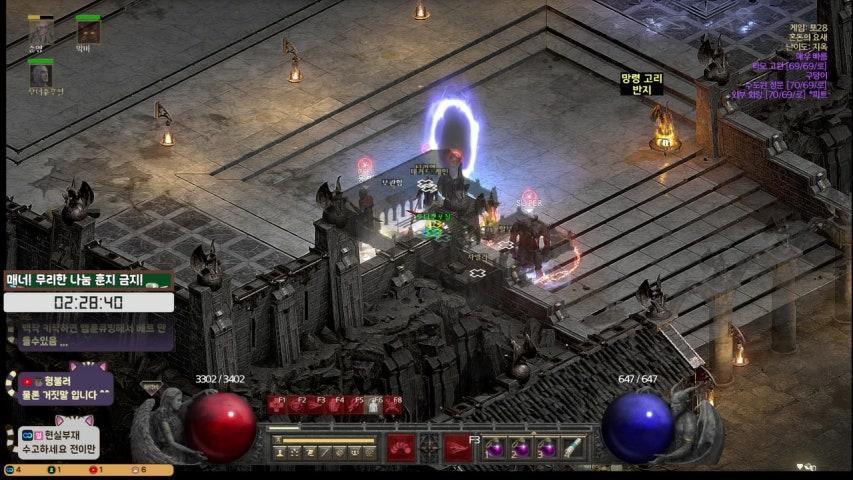Pick up the 망령 고리 반지 item label
The height and width of the screenshot is (480, 853).
641,84
